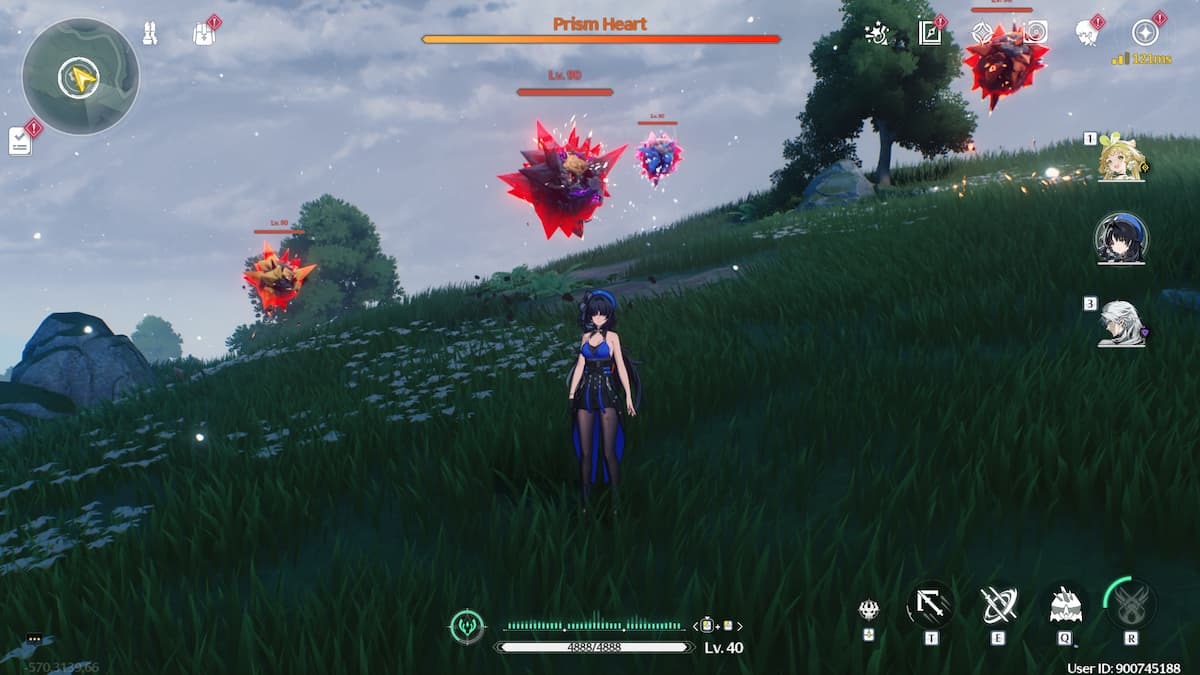Open the chat bubble icon

click(x=35, y=638)
